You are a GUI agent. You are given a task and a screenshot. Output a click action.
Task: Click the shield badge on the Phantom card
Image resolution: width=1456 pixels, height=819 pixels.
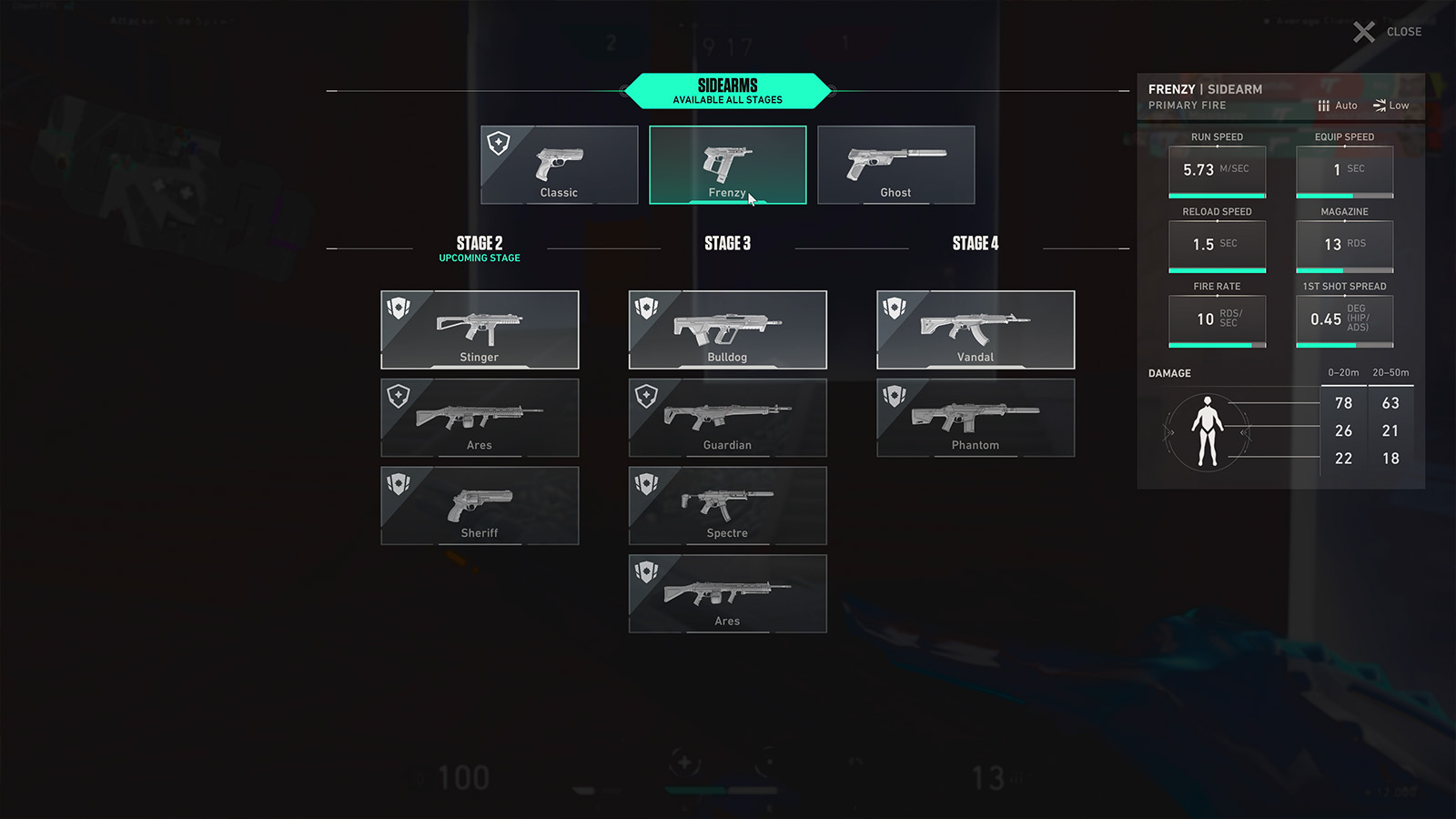894,396
